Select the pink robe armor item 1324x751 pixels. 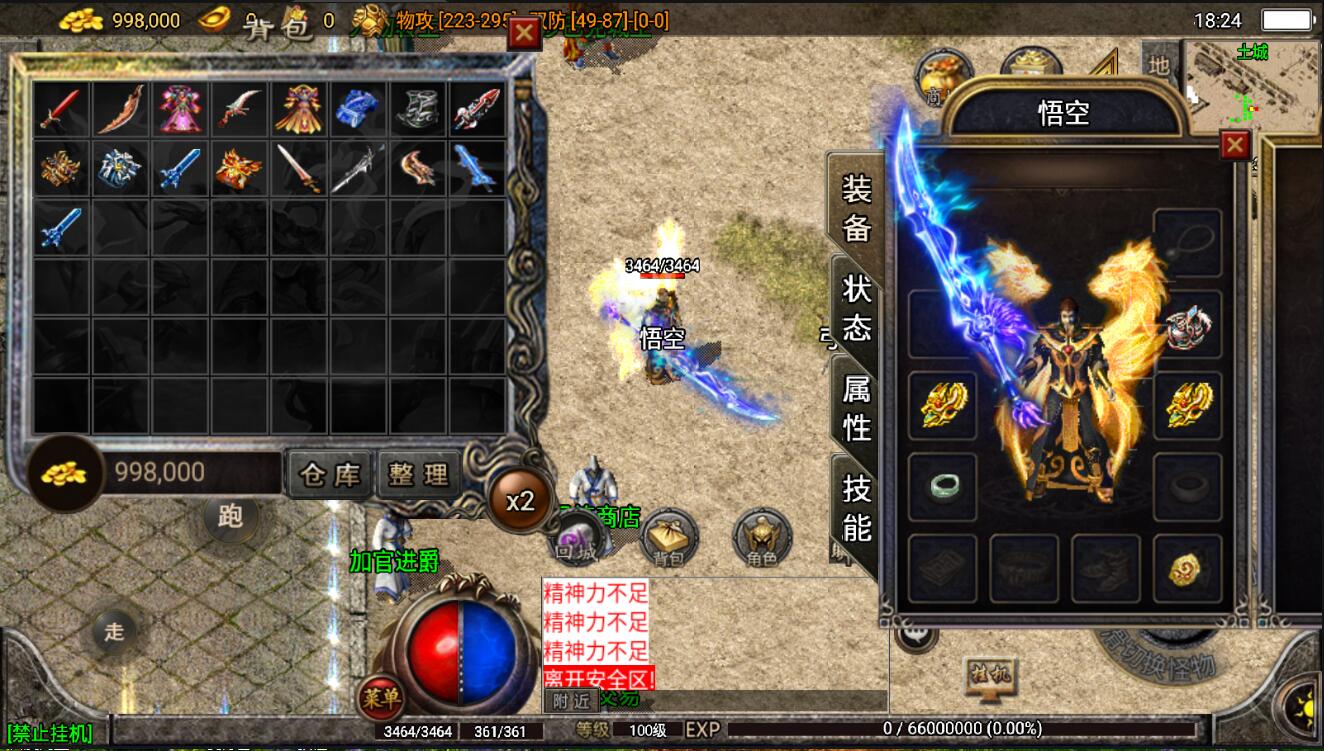tap(180, 109)
